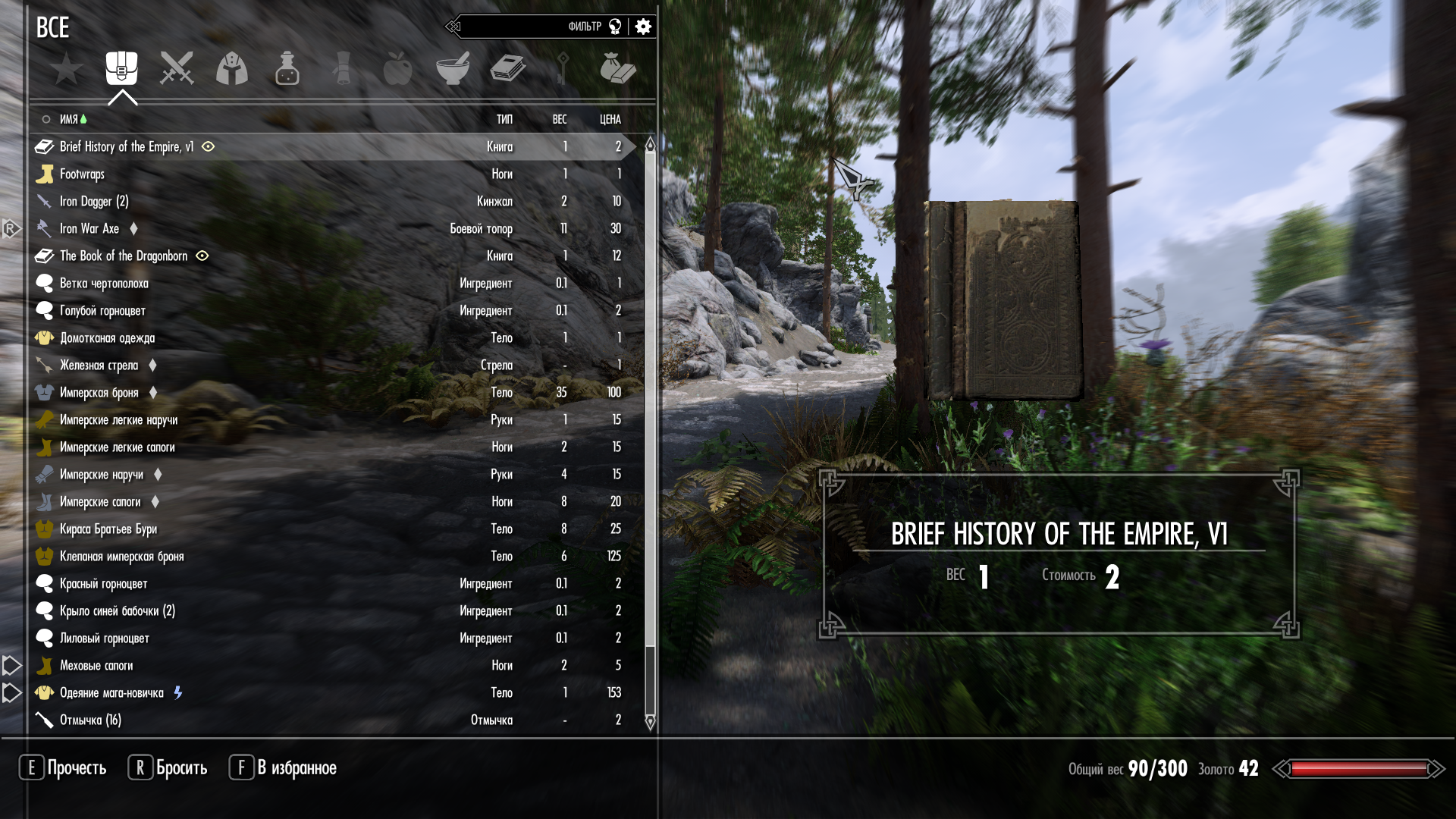Switch to the weapons category tab

[177, 69]
